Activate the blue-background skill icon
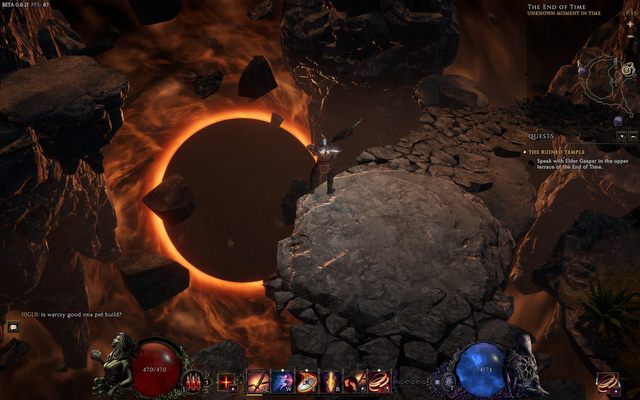 click(x=282, y=381)
